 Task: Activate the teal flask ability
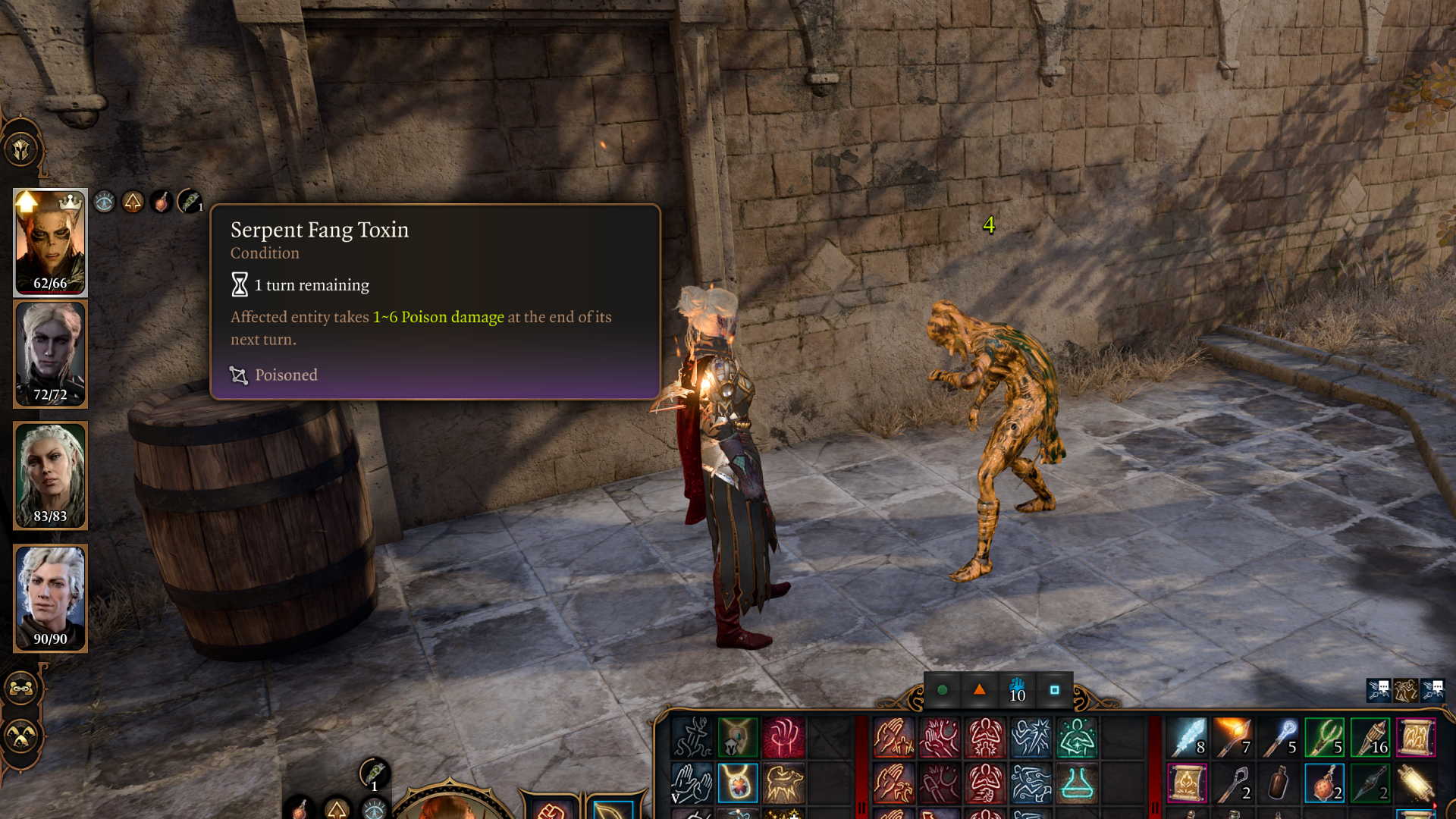(1077, 783)
